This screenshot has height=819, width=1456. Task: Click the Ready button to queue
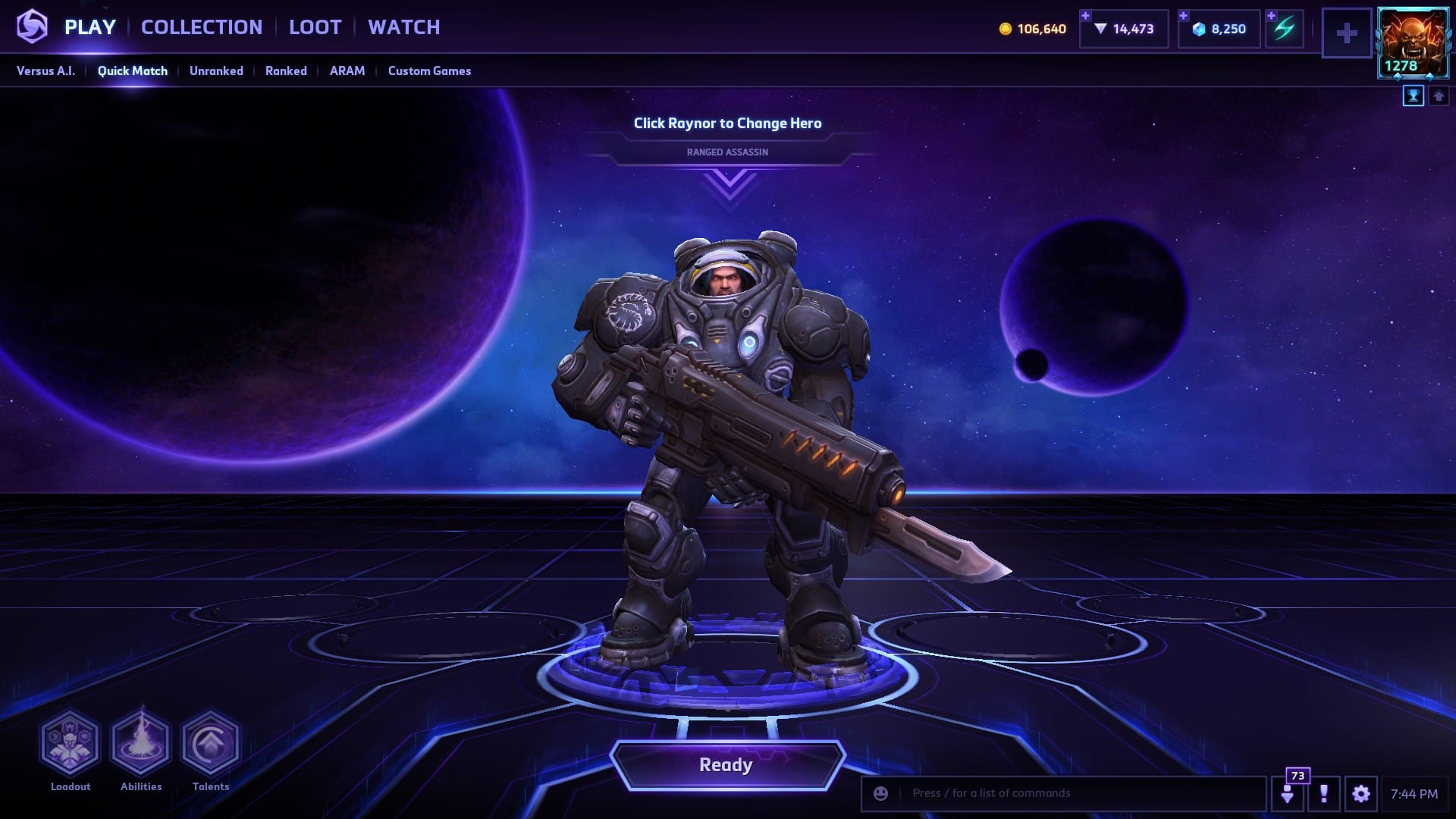(x=726, y=764)
